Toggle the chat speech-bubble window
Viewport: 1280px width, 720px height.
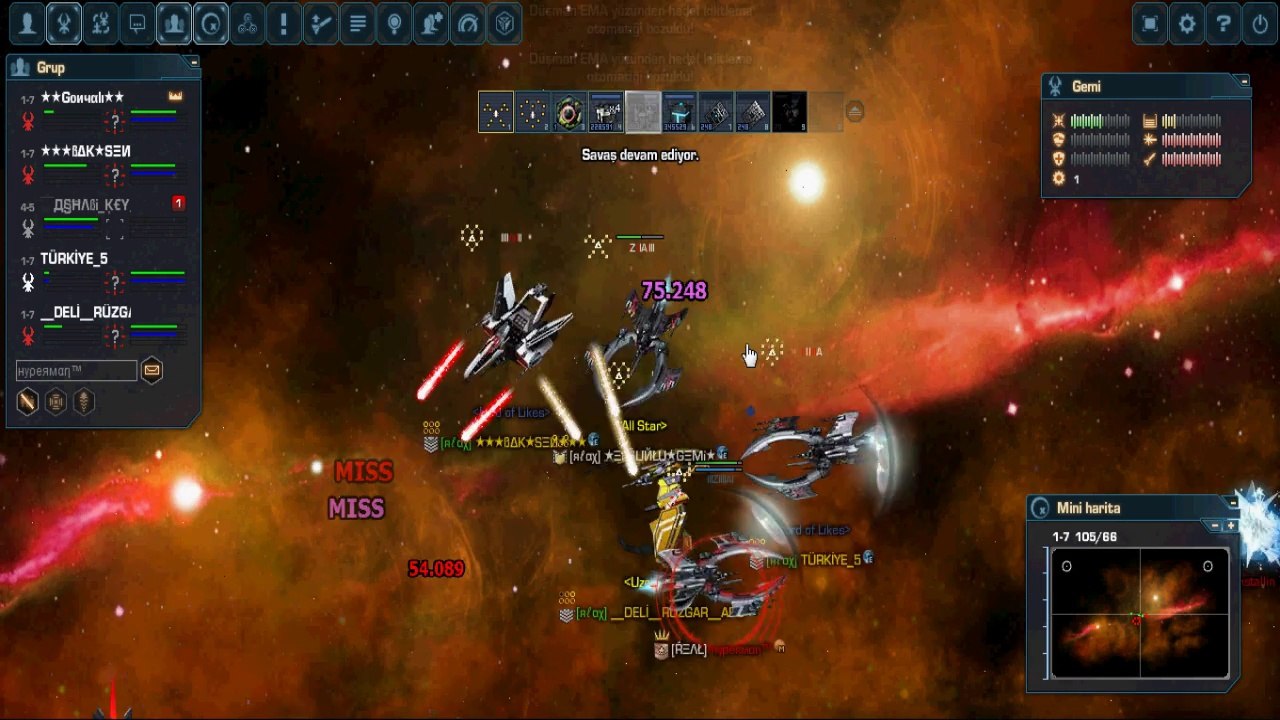[x=137, y=24]
